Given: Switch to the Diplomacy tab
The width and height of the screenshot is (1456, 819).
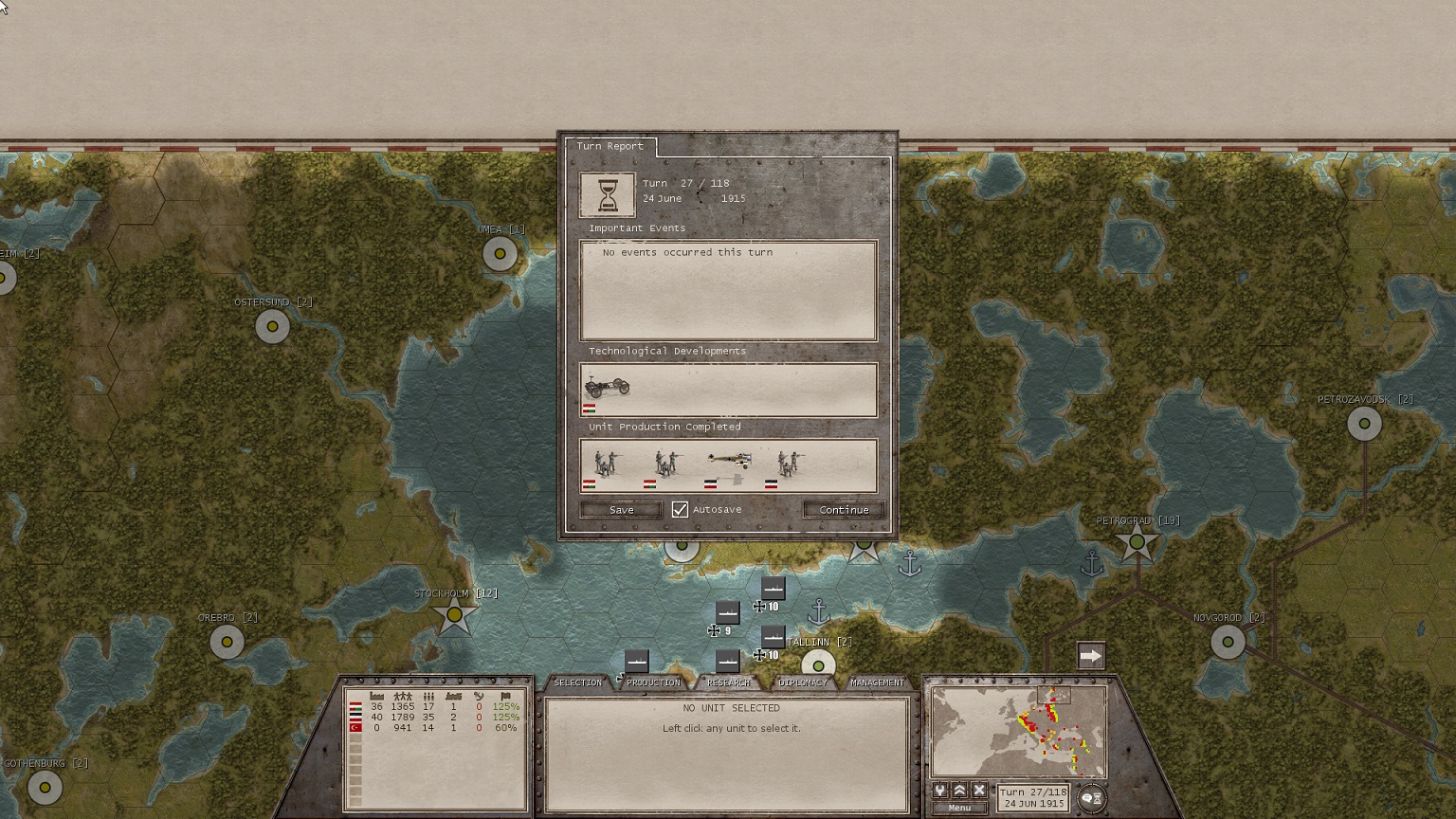Looking at the screenshot, I should (x=802, y=682).
